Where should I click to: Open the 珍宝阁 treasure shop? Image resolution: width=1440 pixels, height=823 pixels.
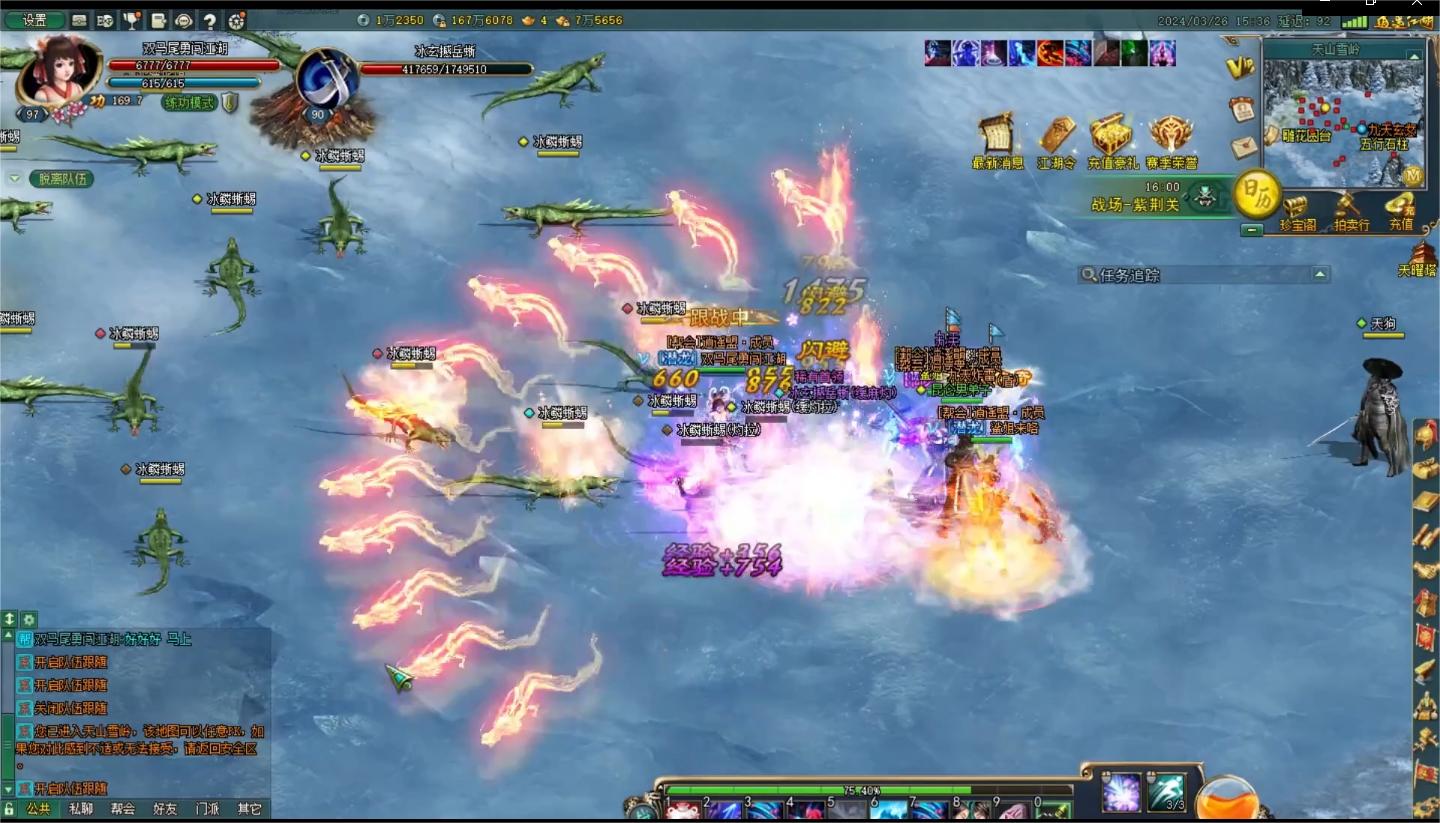click(1297, 212)
